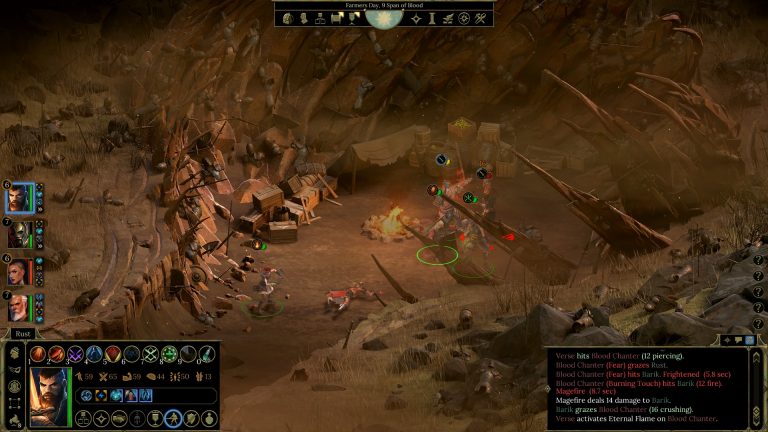Activate the ability in hotbar slot 1
768x432 pixels.
click(x=39, y=354)
